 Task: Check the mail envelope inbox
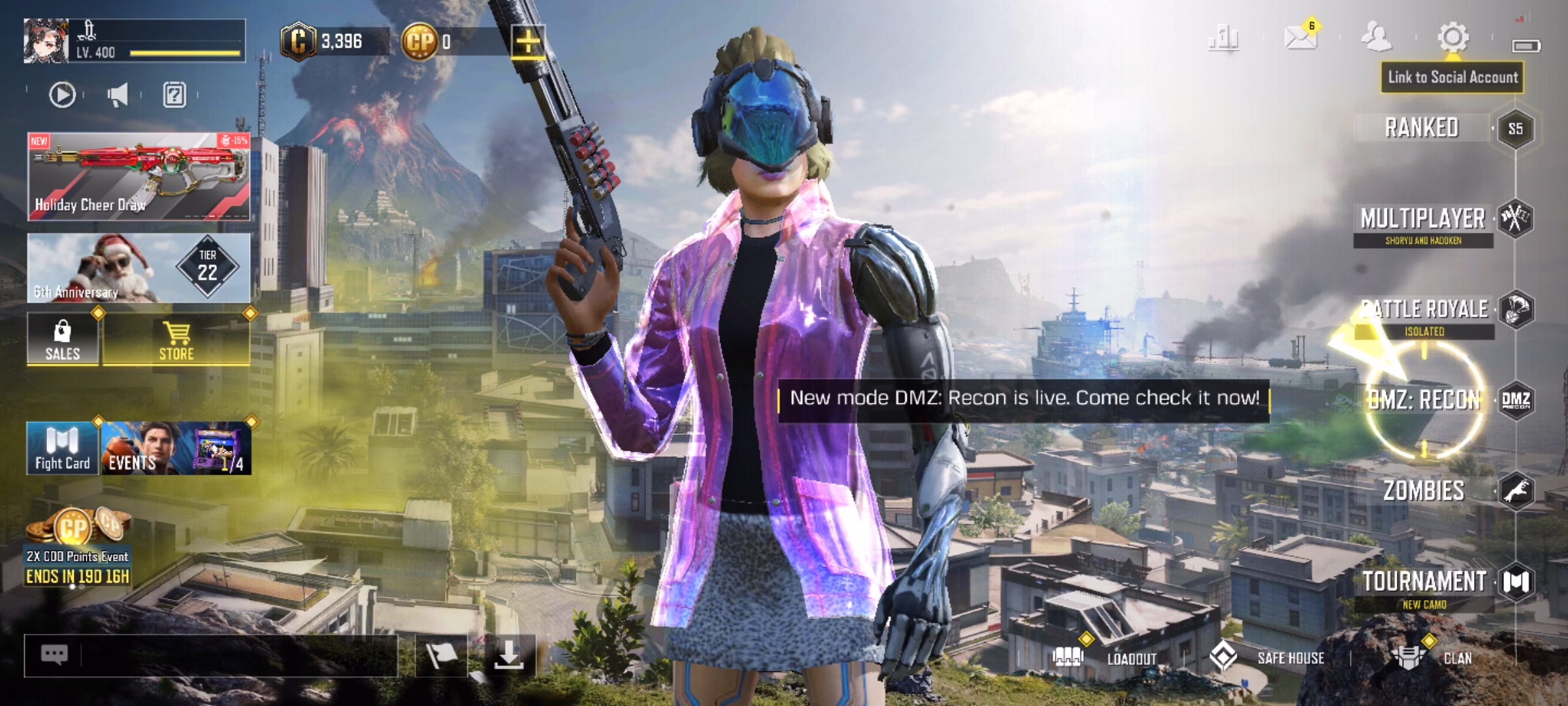pyautogui.click(x=1300, y=38)
